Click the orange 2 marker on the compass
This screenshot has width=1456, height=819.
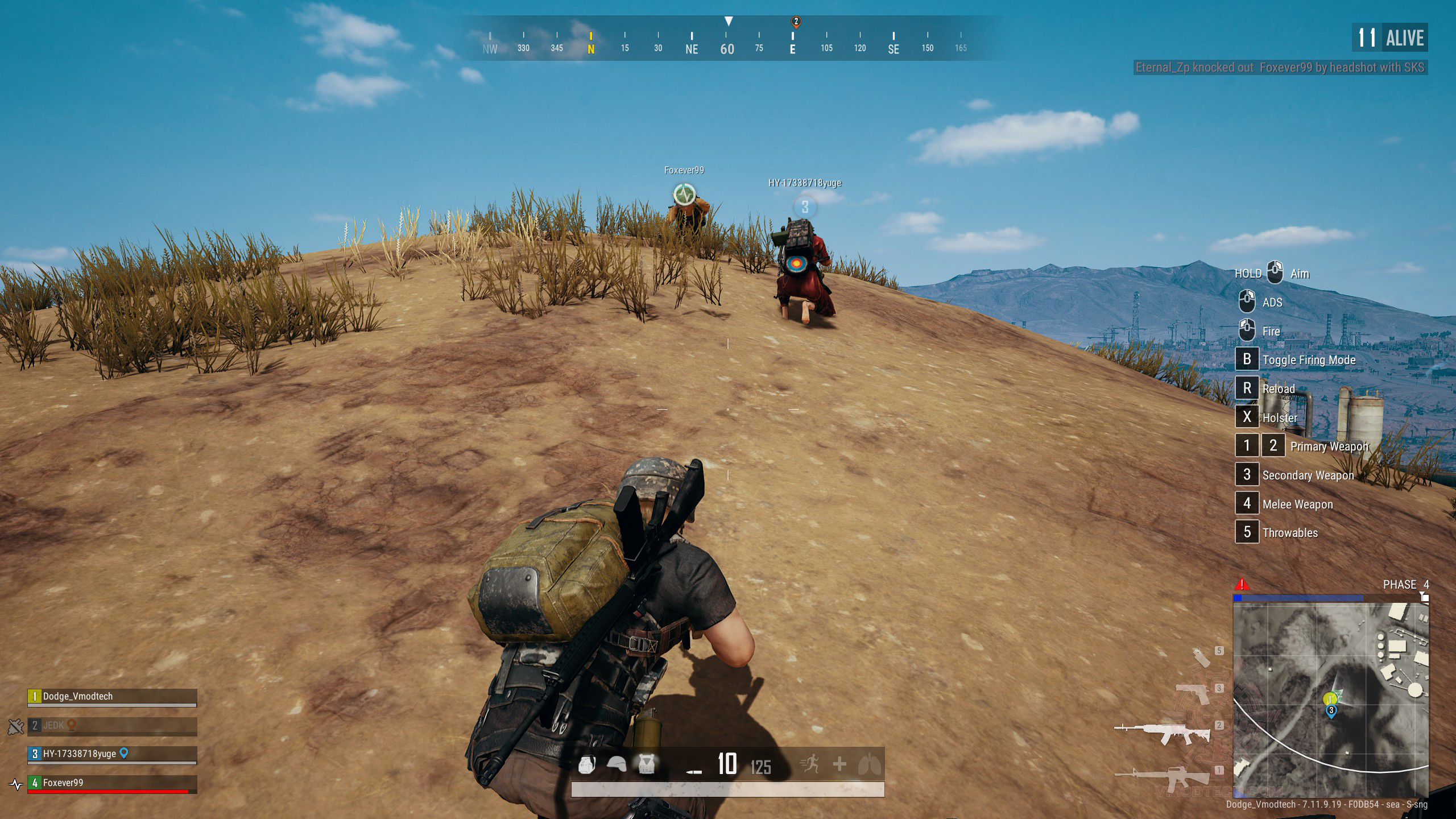pos(796,22)
